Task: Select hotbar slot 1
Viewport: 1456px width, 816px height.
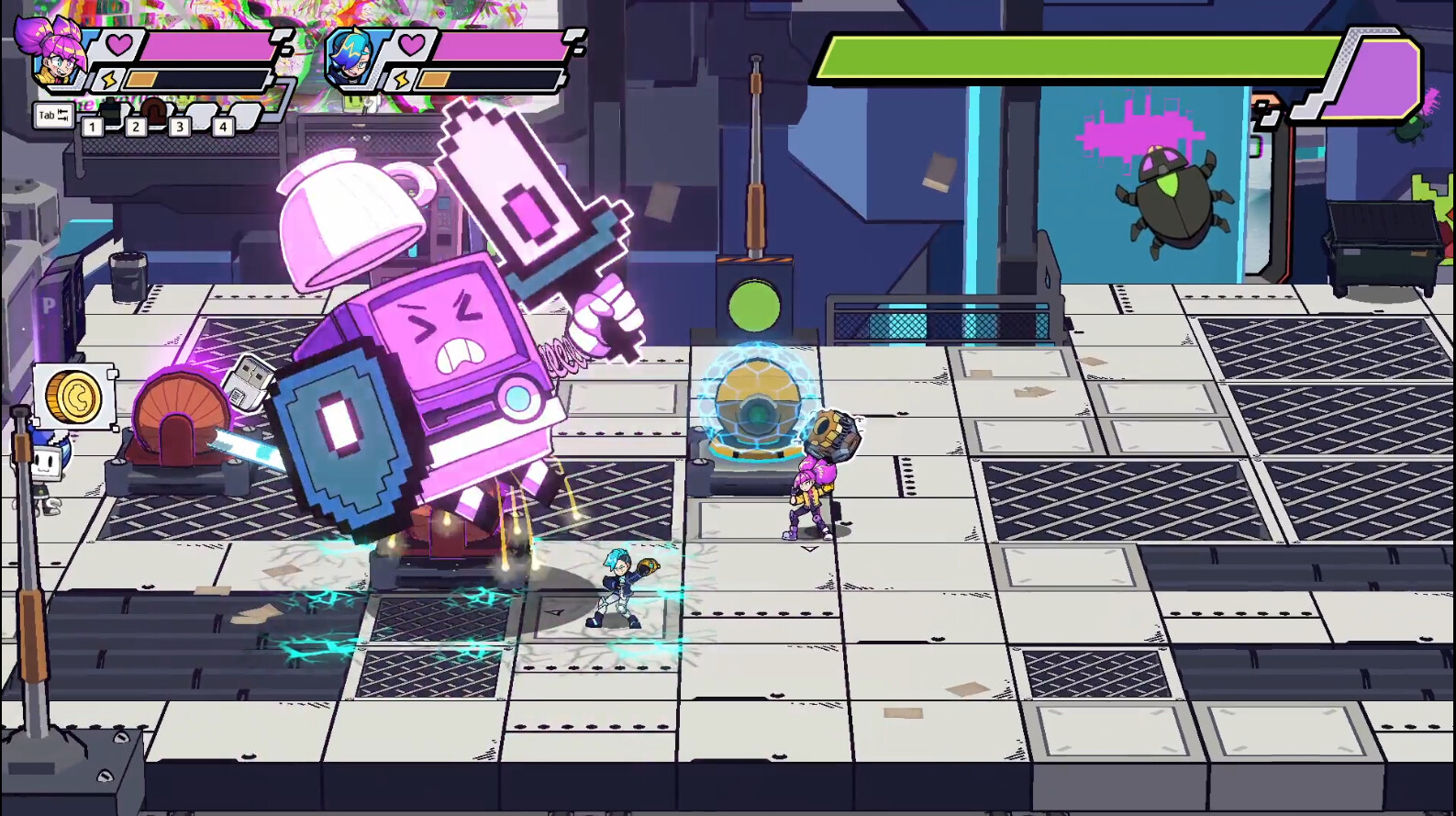Action: click(93, 127)
